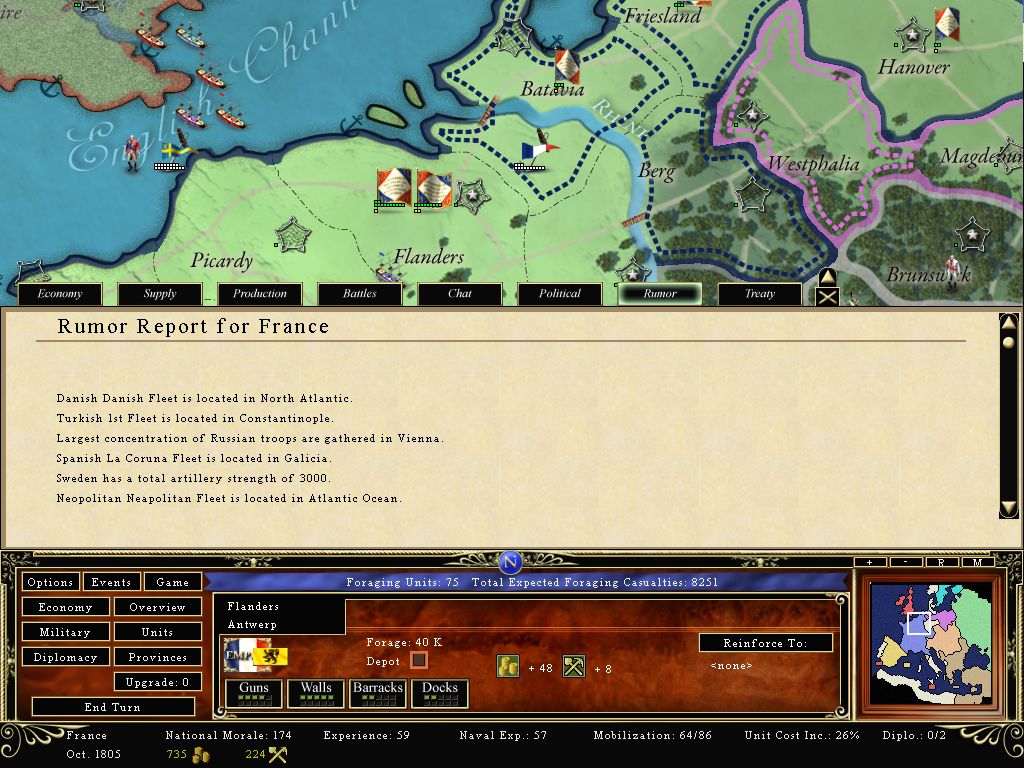Open the Supply report tab

point(160,294)
